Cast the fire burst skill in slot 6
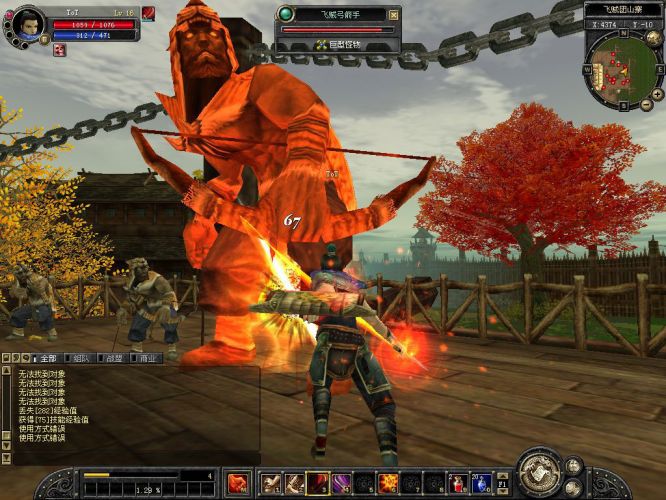This screenshot has height=500, width=666. [388, 484]
